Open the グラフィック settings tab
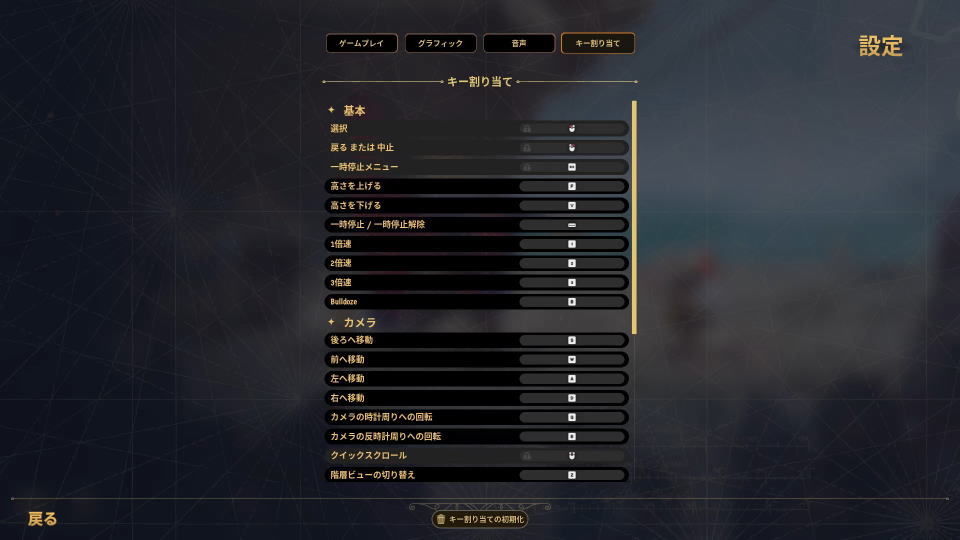 (440, 44)
